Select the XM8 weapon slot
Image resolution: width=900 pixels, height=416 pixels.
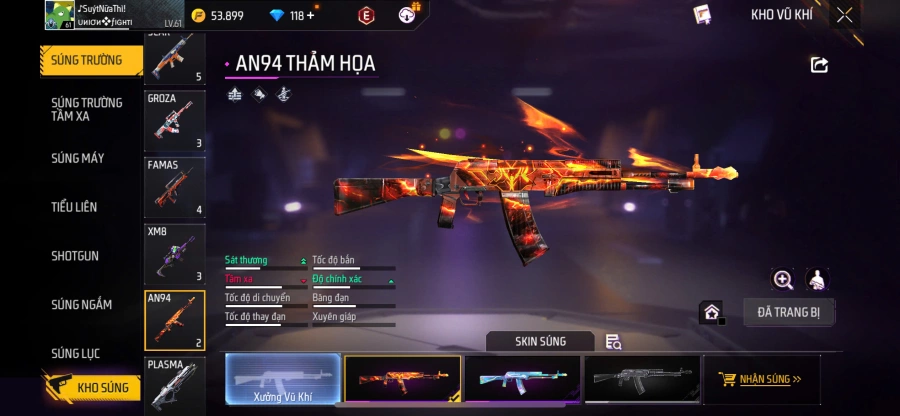pos(175,254)
